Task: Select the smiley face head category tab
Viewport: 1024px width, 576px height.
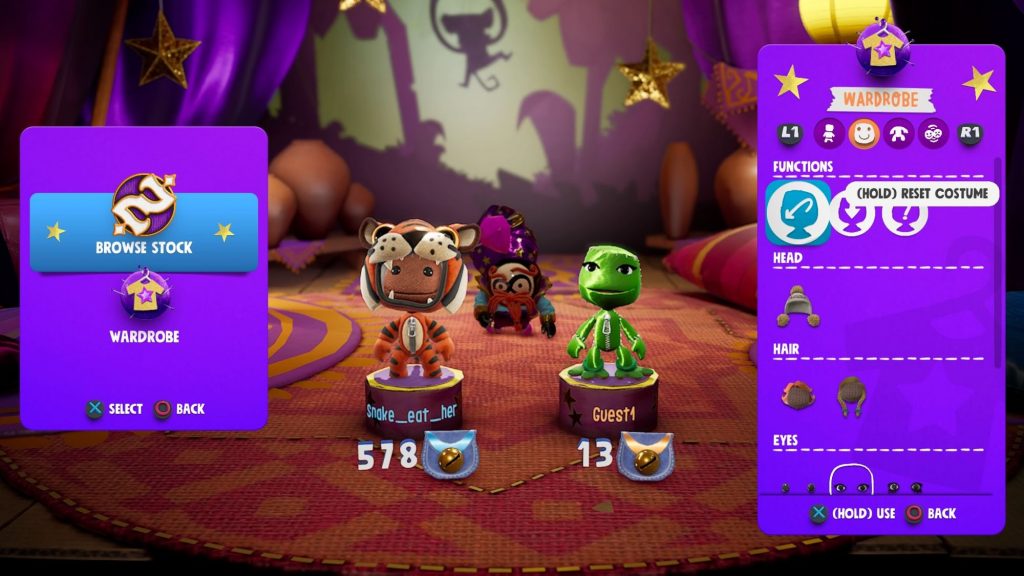Action: (863, 133)
